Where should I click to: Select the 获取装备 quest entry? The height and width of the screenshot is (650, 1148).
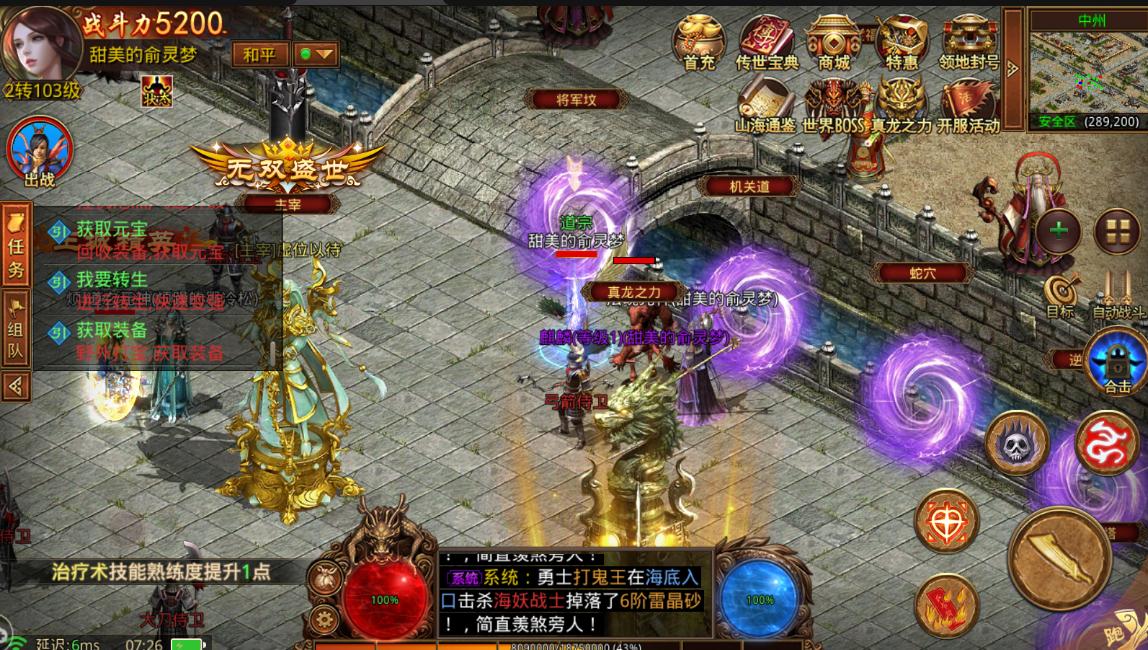coord(150,340)
